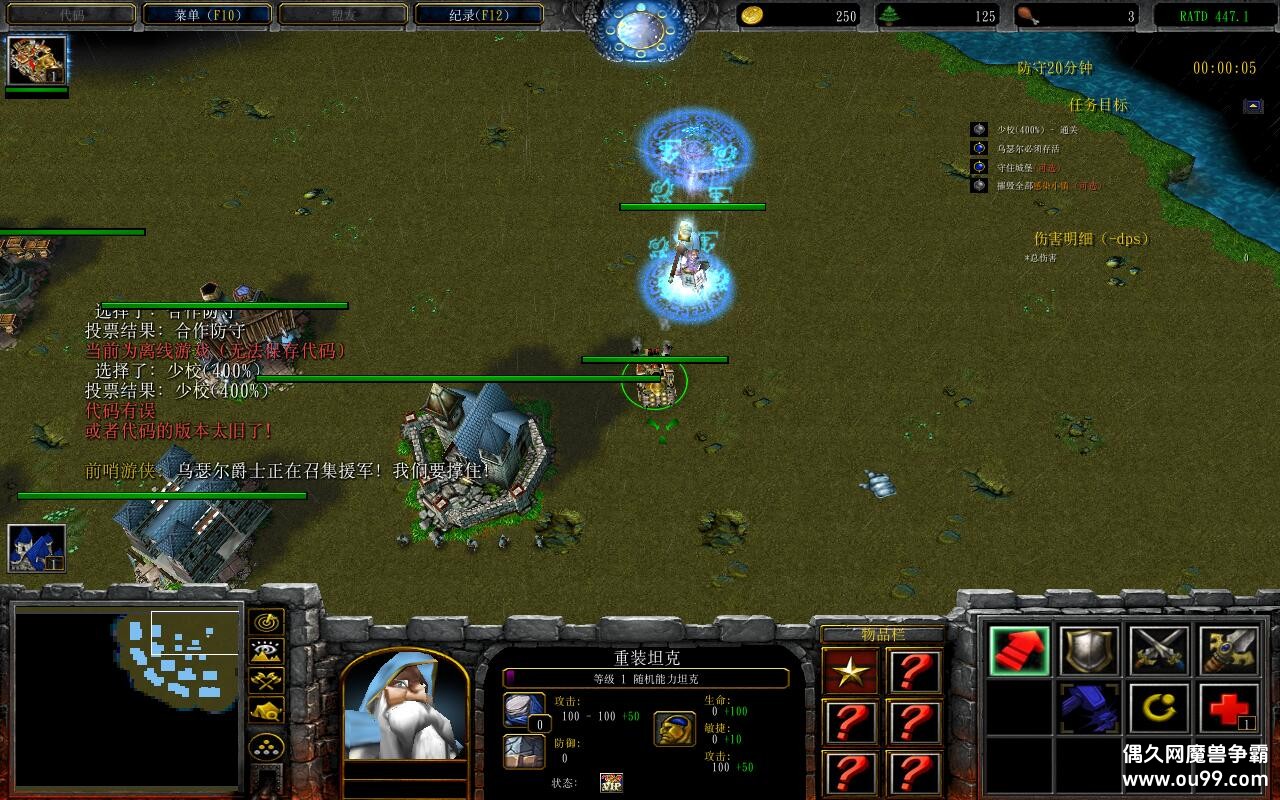Open the 纪录 (F12) log
This screenshot has width=1280, height=800.
(479, 15)
